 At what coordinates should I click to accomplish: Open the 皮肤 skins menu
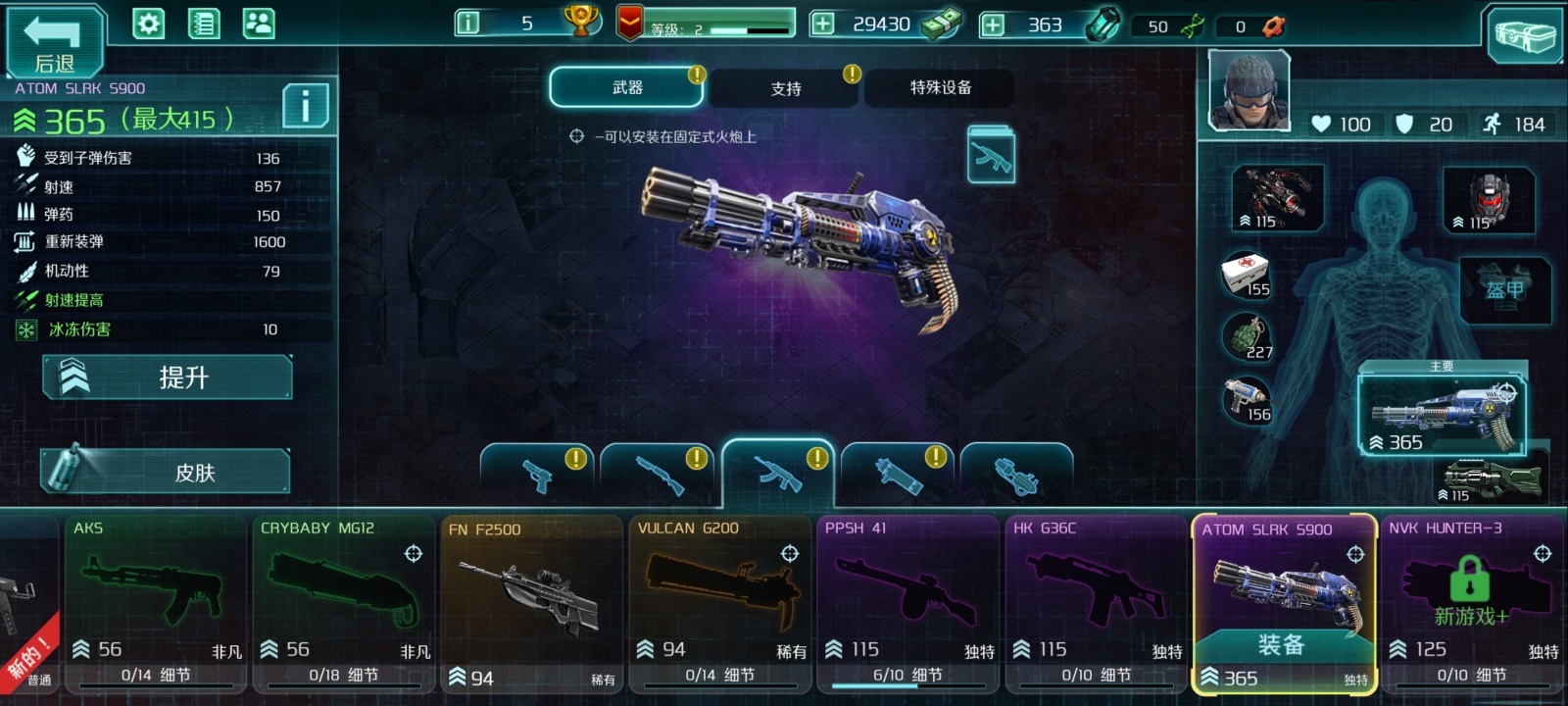point(166,472)
